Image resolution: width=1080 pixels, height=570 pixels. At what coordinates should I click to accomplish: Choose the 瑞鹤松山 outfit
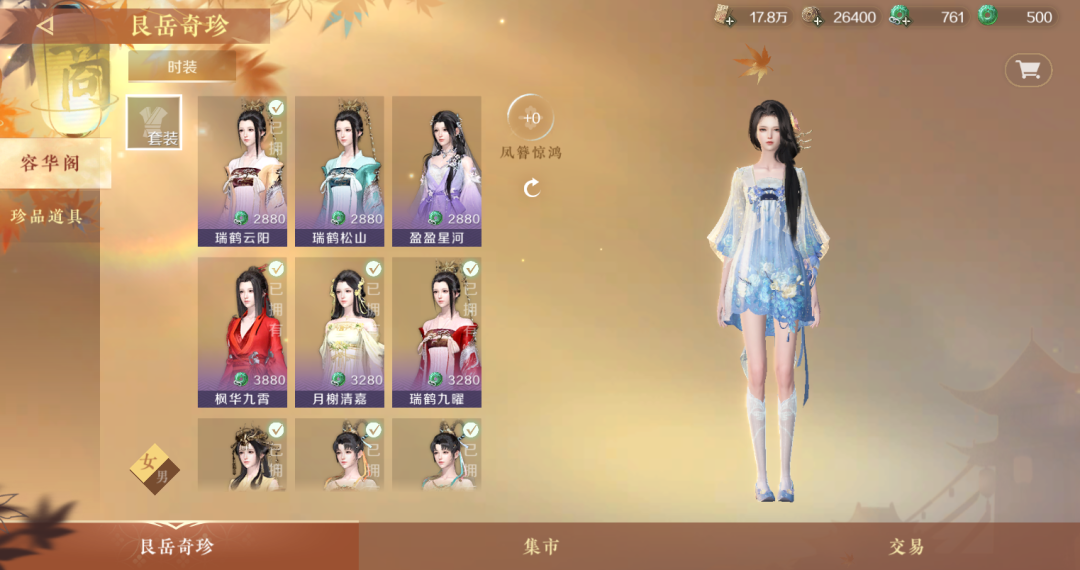coord(339,170)
